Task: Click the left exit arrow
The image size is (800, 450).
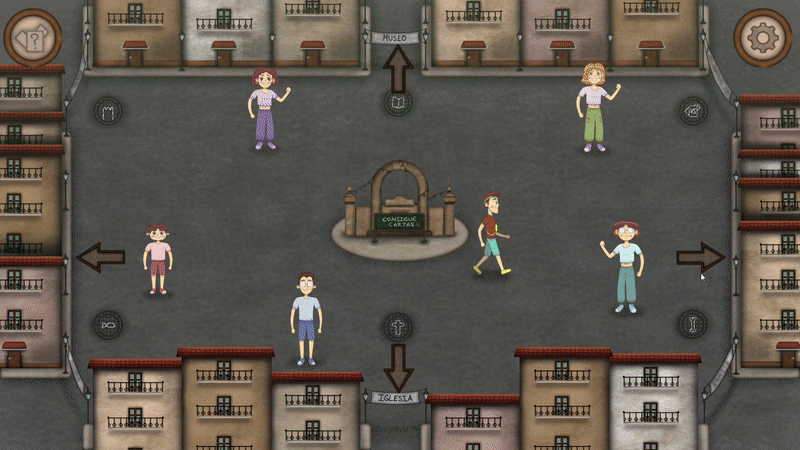Action: pyautogui.click(x=101, y=258)
